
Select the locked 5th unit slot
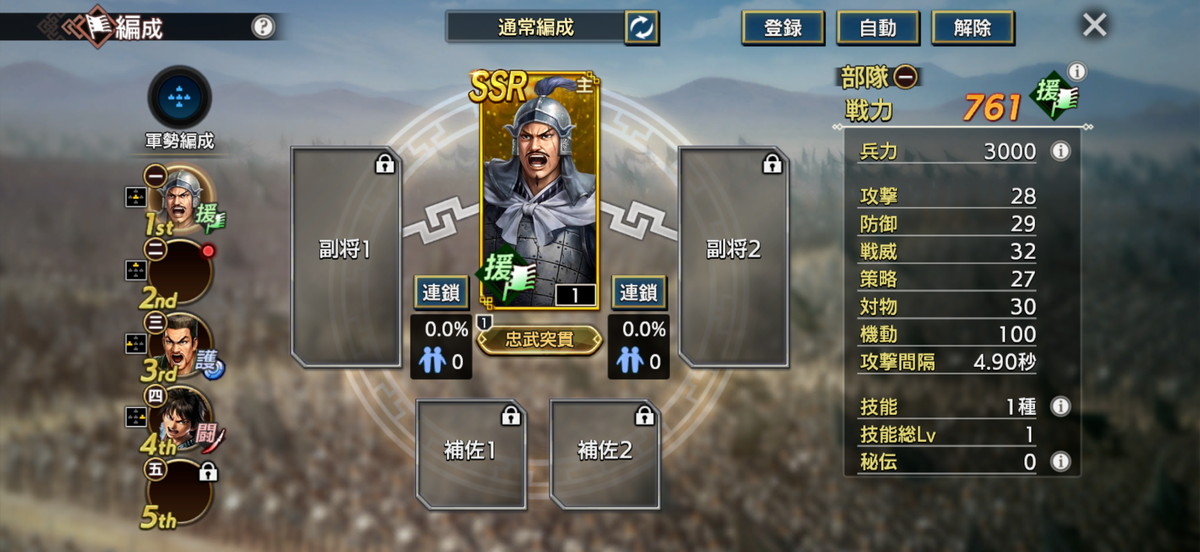tap(180, 492)
